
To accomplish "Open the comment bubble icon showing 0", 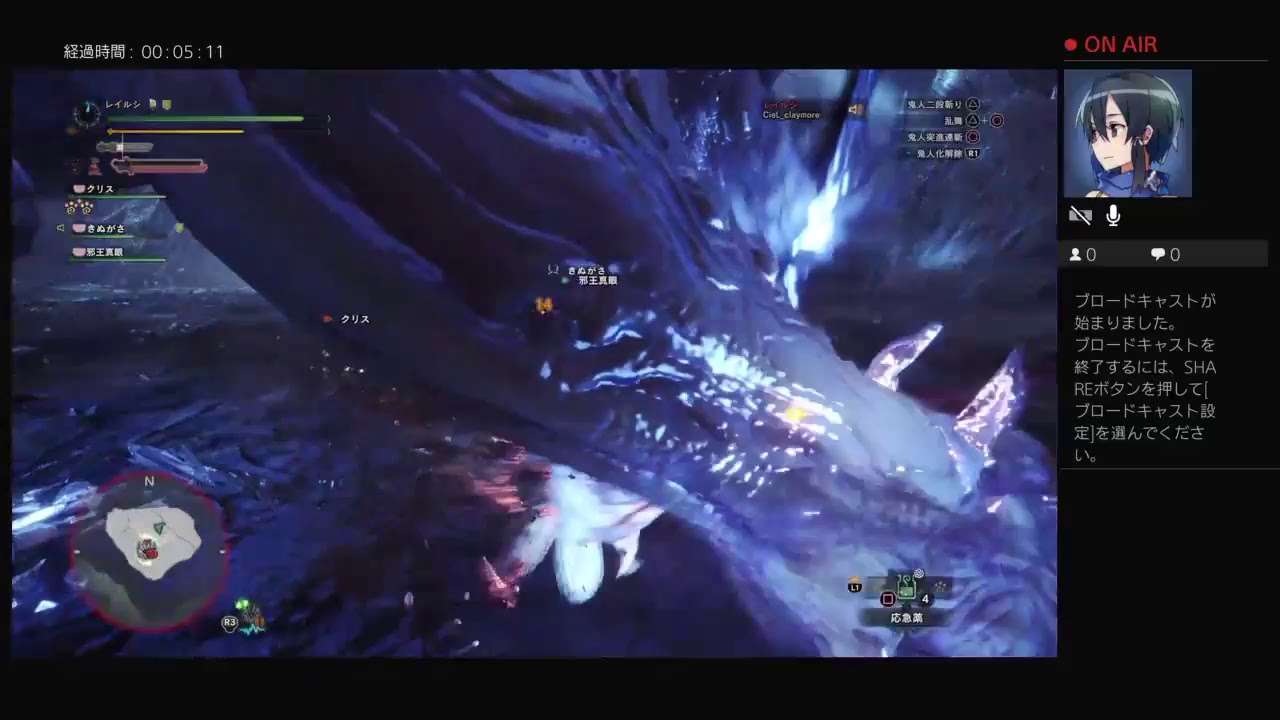I will pyautogui.click(x=1156, y=255).
